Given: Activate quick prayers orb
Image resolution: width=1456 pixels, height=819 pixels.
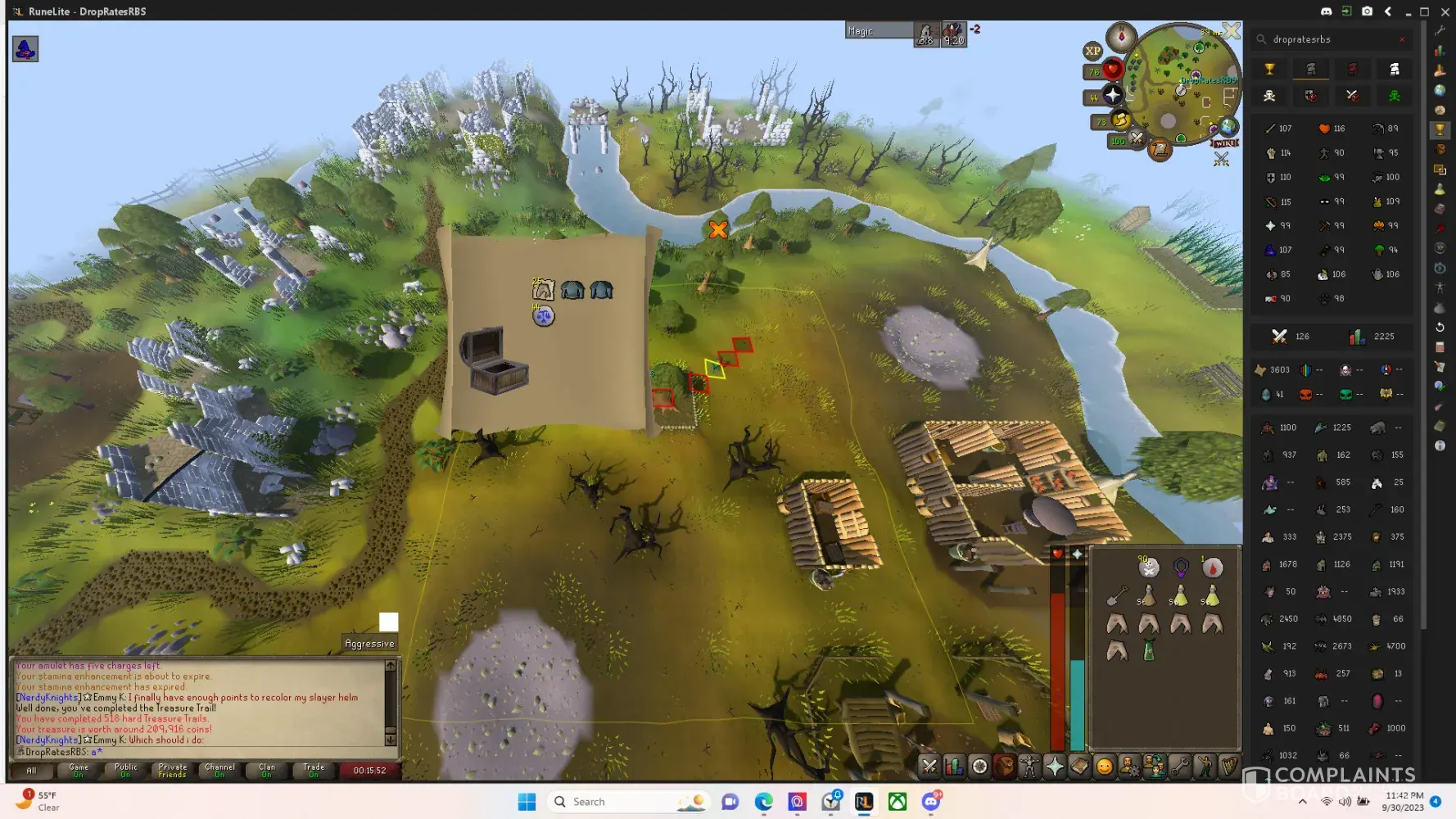Looking at the screenshot, I should pos(1112,96).
